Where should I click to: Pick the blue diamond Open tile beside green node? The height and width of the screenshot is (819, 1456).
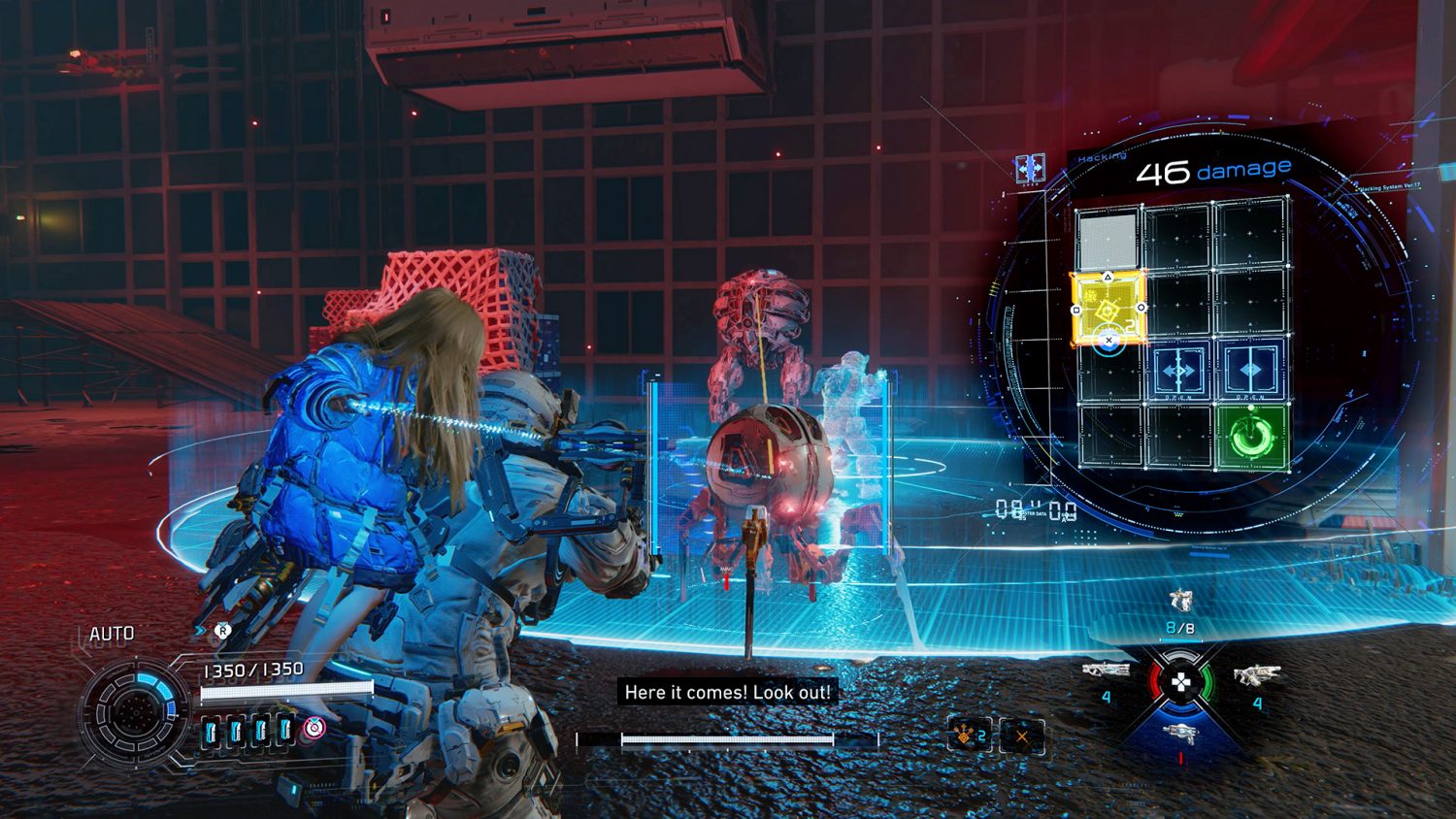[x=1251, y=371]
